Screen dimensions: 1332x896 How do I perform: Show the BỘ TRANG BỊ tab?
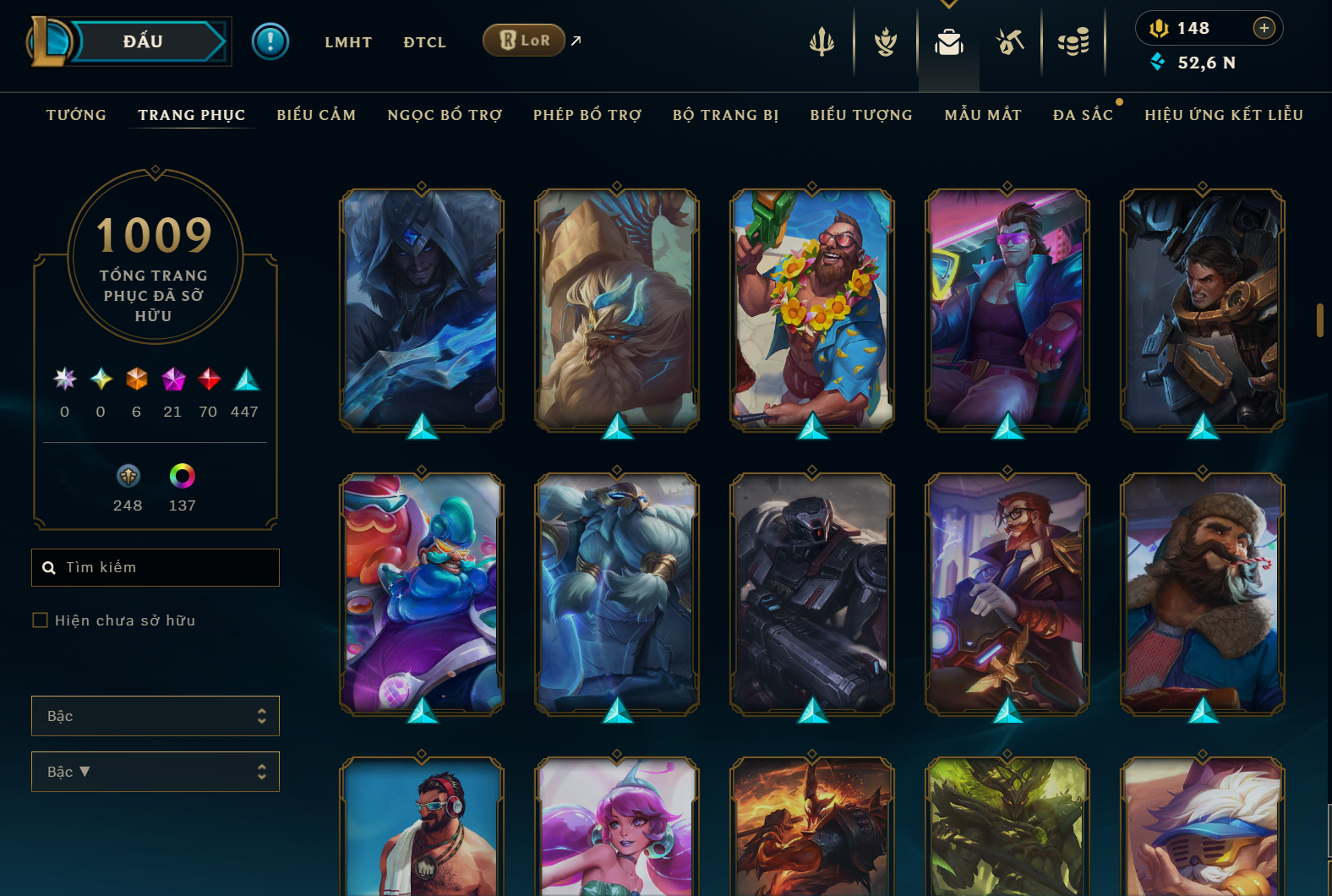[725, 115]
